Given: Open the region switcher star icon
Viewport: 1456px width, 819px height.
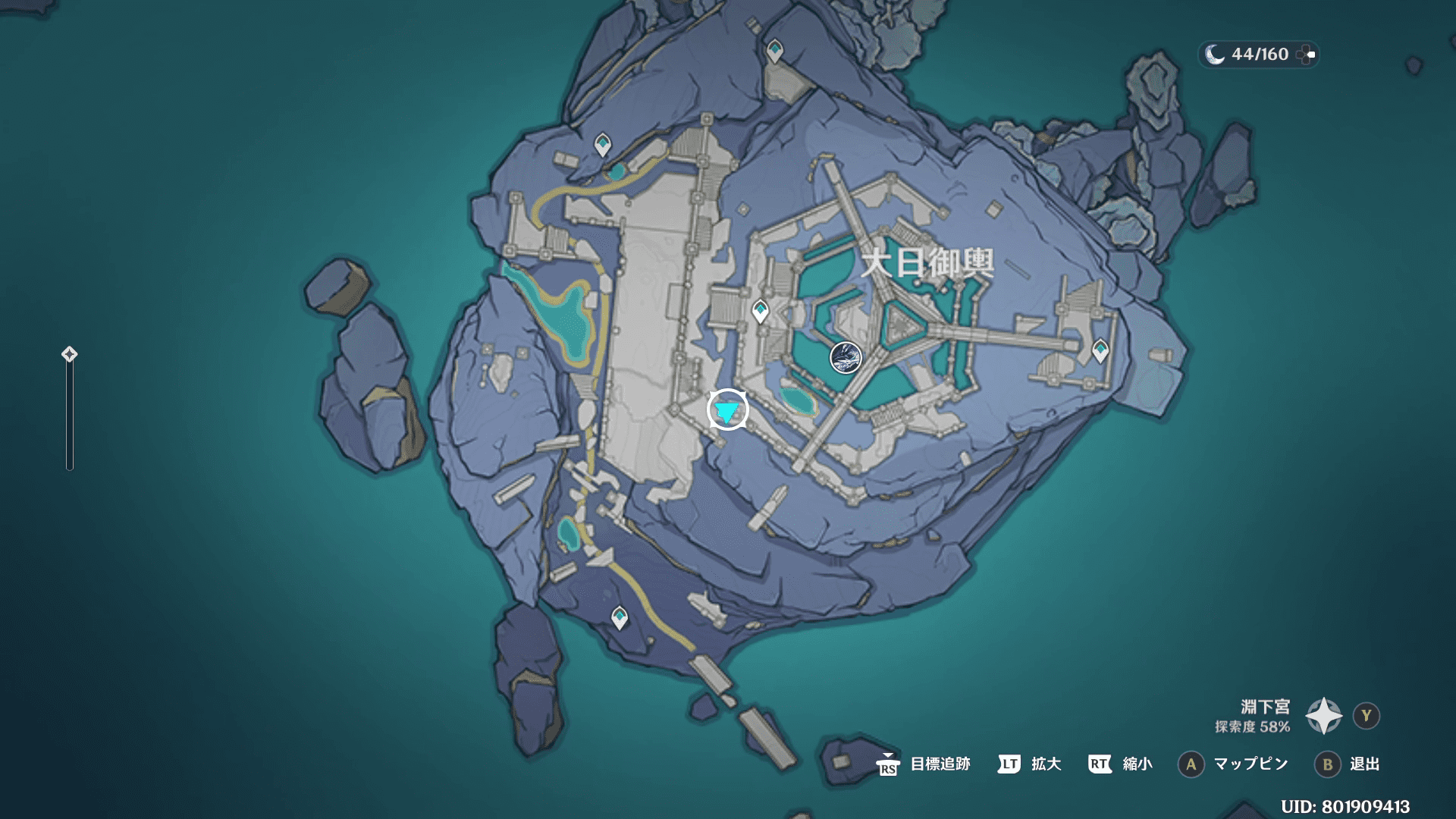Looking at the screenshot, I should click(1323, 716).
